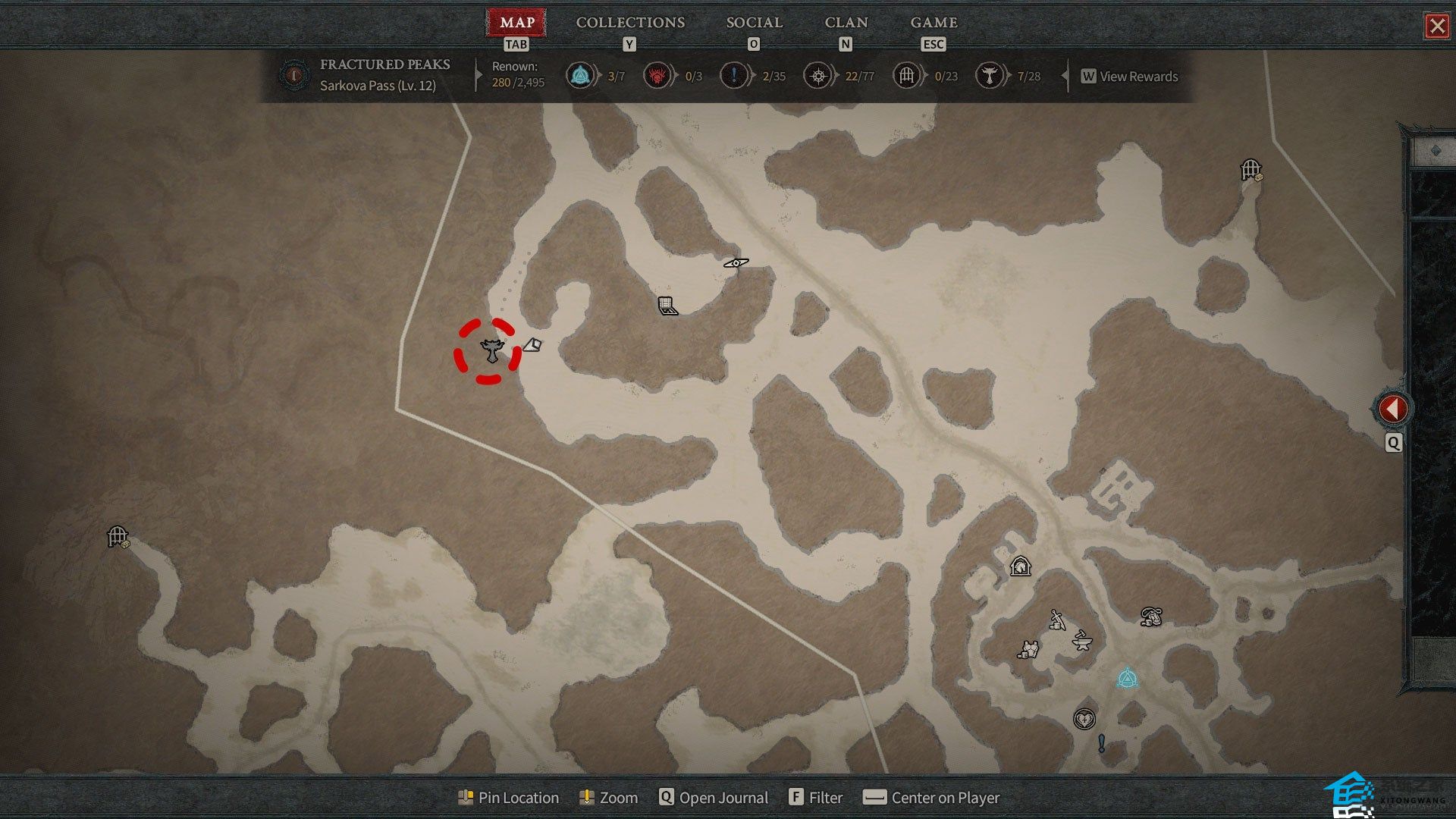Select the Clan tab
This screenshot has width=1456, height=819.
(x=846, y=23)
